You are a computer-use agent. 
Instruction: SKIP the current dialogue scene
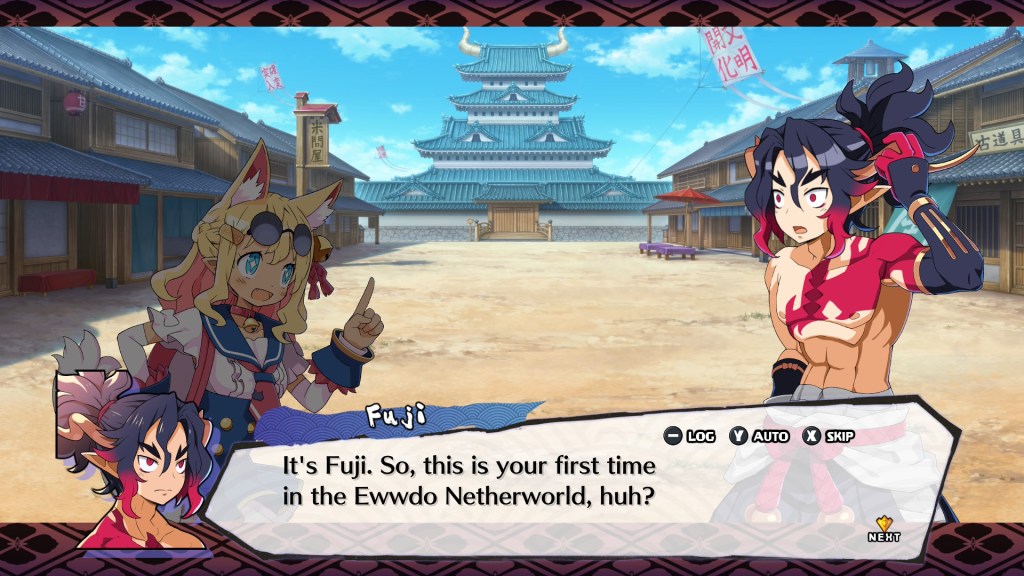(828, 436)
